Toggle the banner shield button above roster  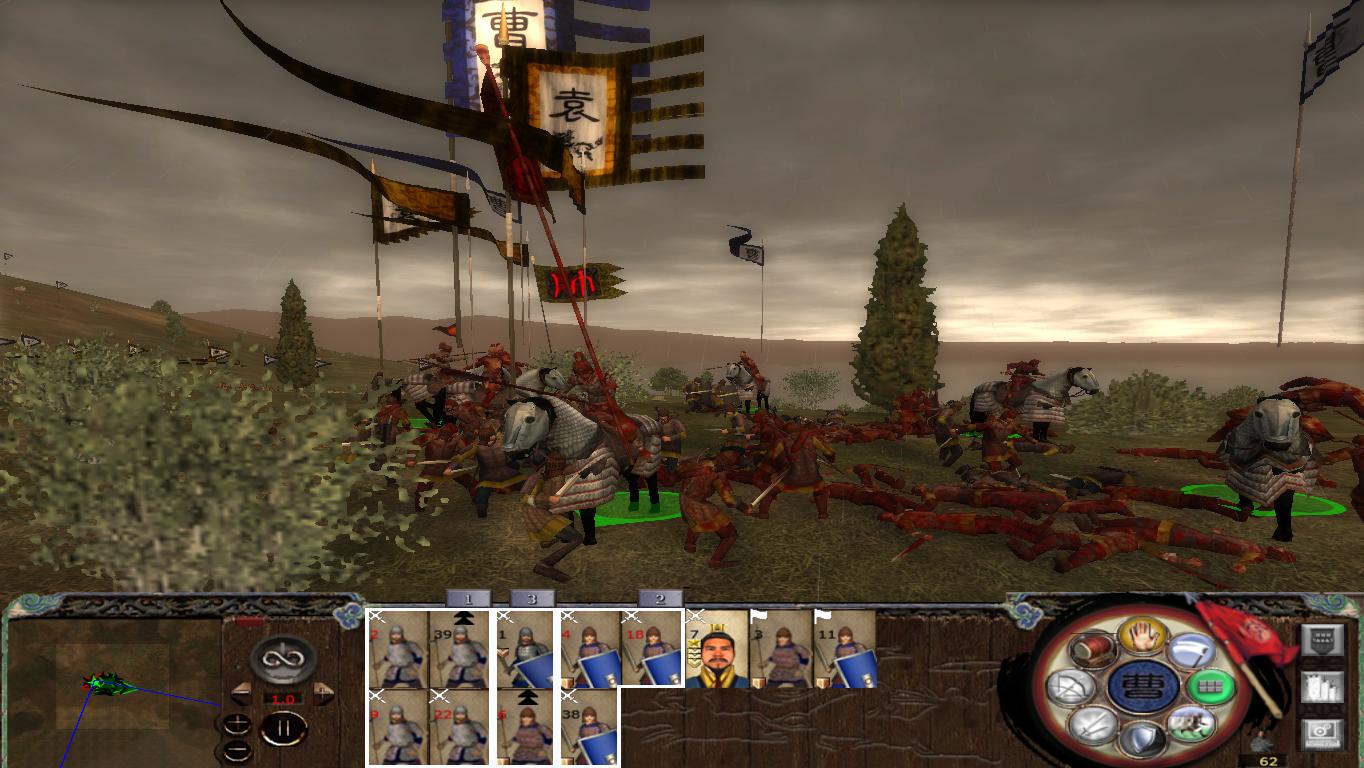click(1322, 637)
